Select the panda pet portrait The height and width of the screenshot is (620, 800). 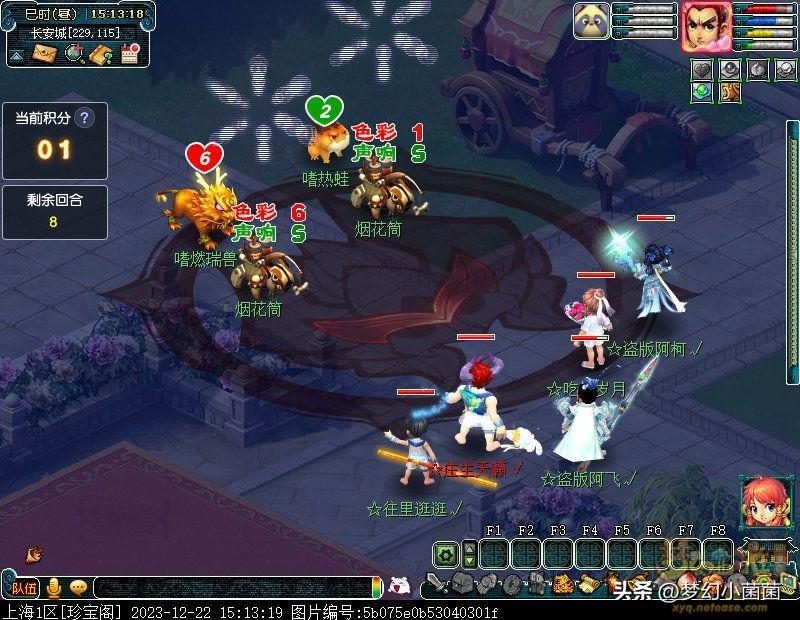[x=591, y=21]
